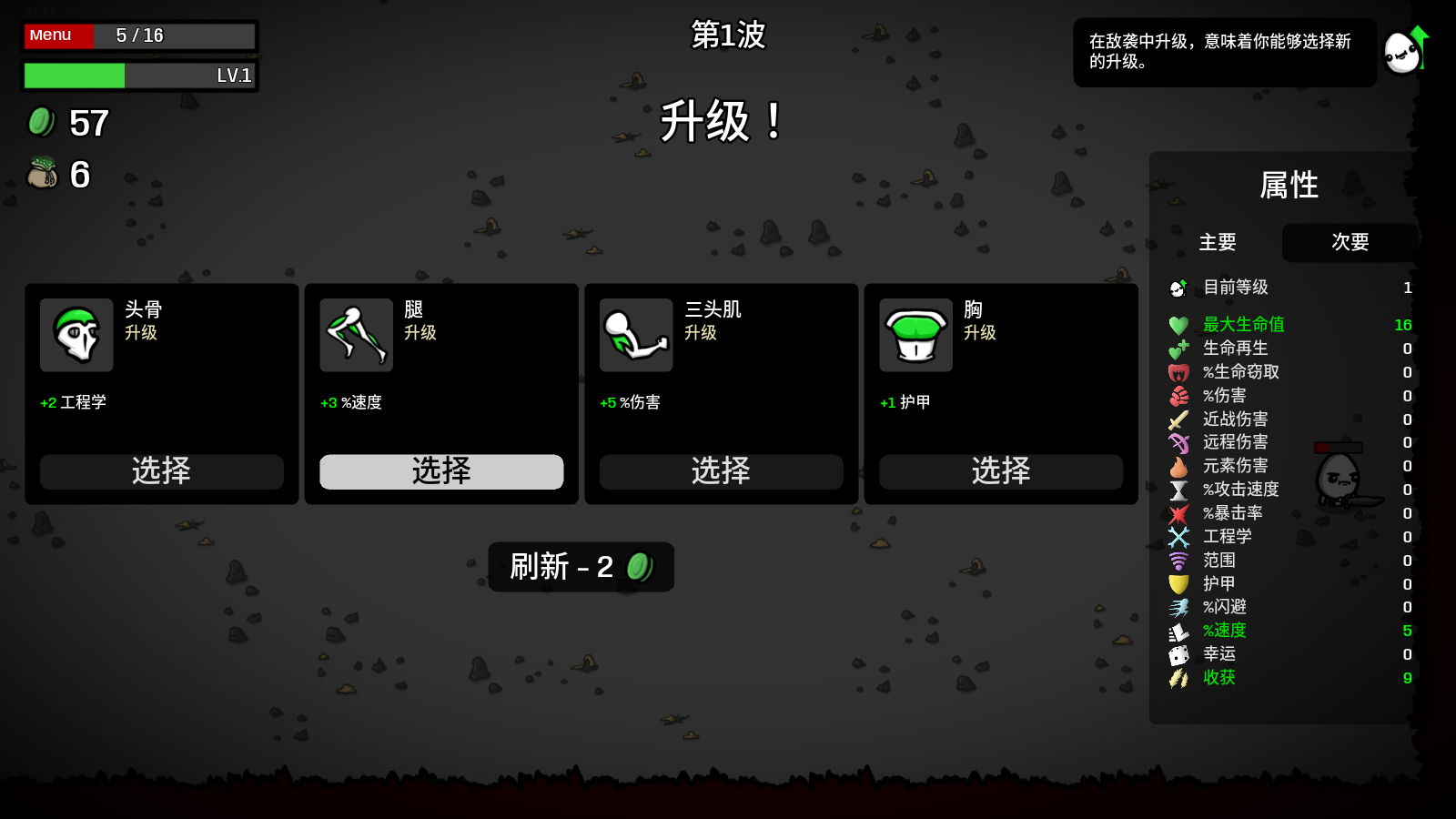Image resolution: width=1456 pixels, height=819 pixels.
Task: Click the legs icon on the 腿 upgrade card
Action: 357,335
